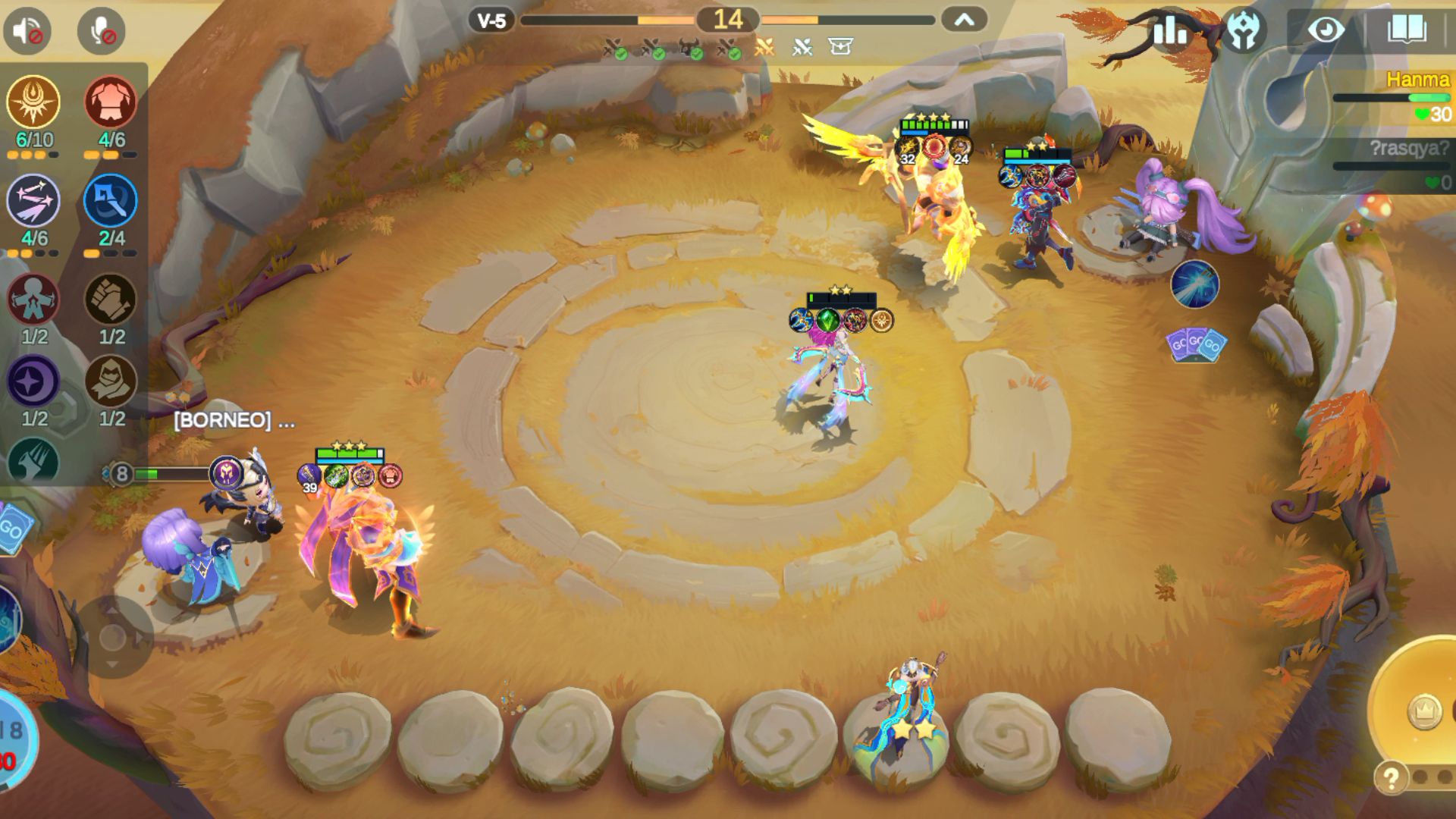Select the 4/6 red armor synergy
This screenshot has width=1456, height=819.
pos(111,102)
